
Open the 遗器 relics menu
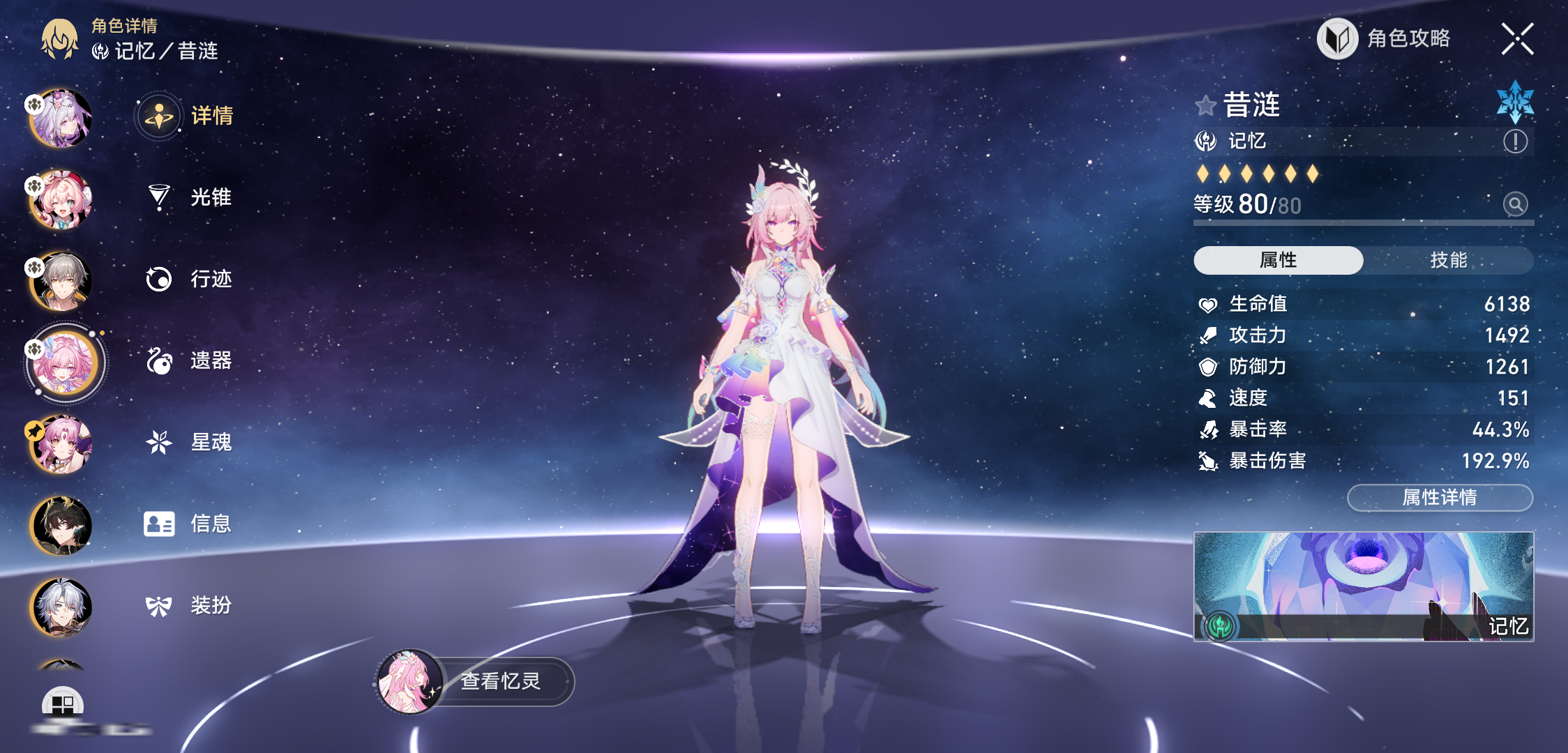coord(190,360)
